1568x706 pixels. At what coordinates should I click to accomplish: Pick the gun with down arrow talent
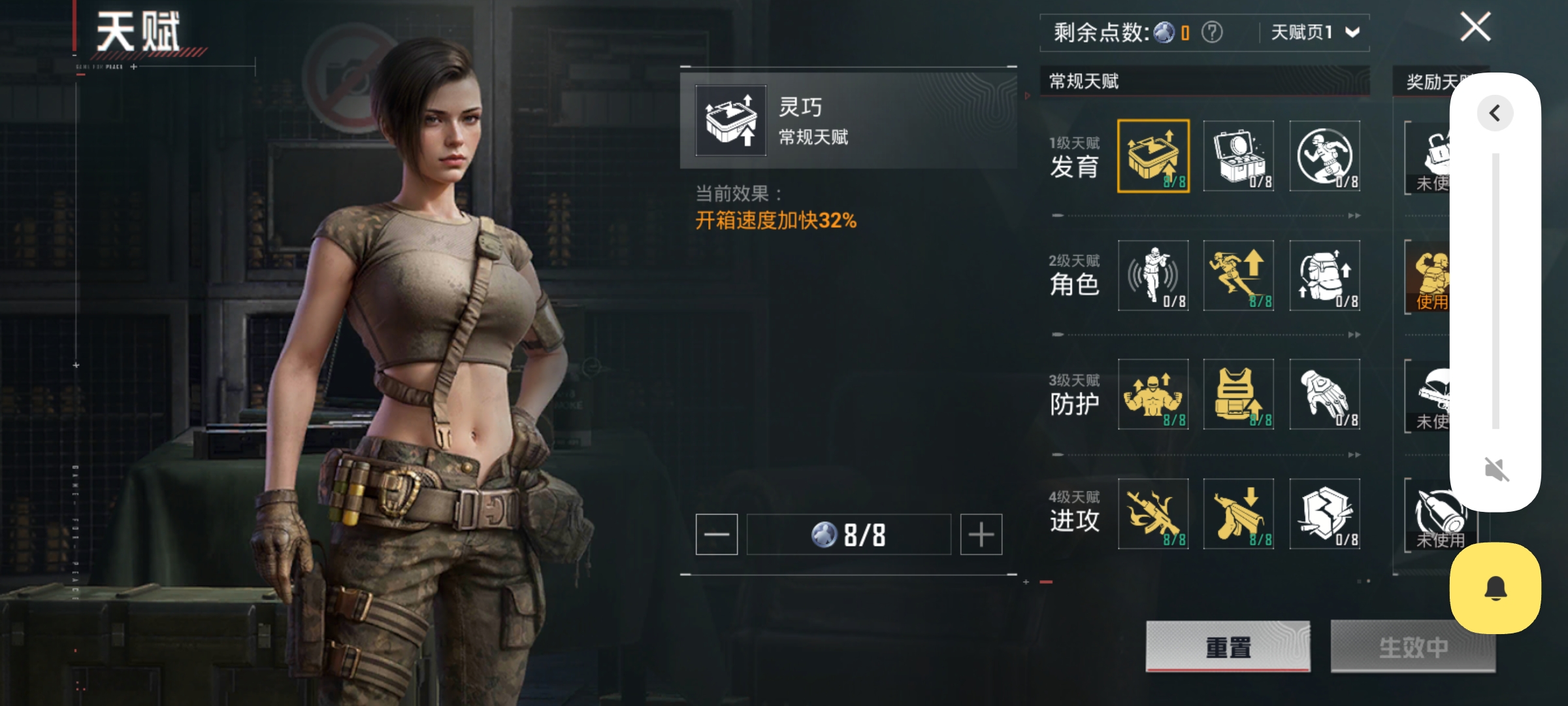tap(1239, 514)
